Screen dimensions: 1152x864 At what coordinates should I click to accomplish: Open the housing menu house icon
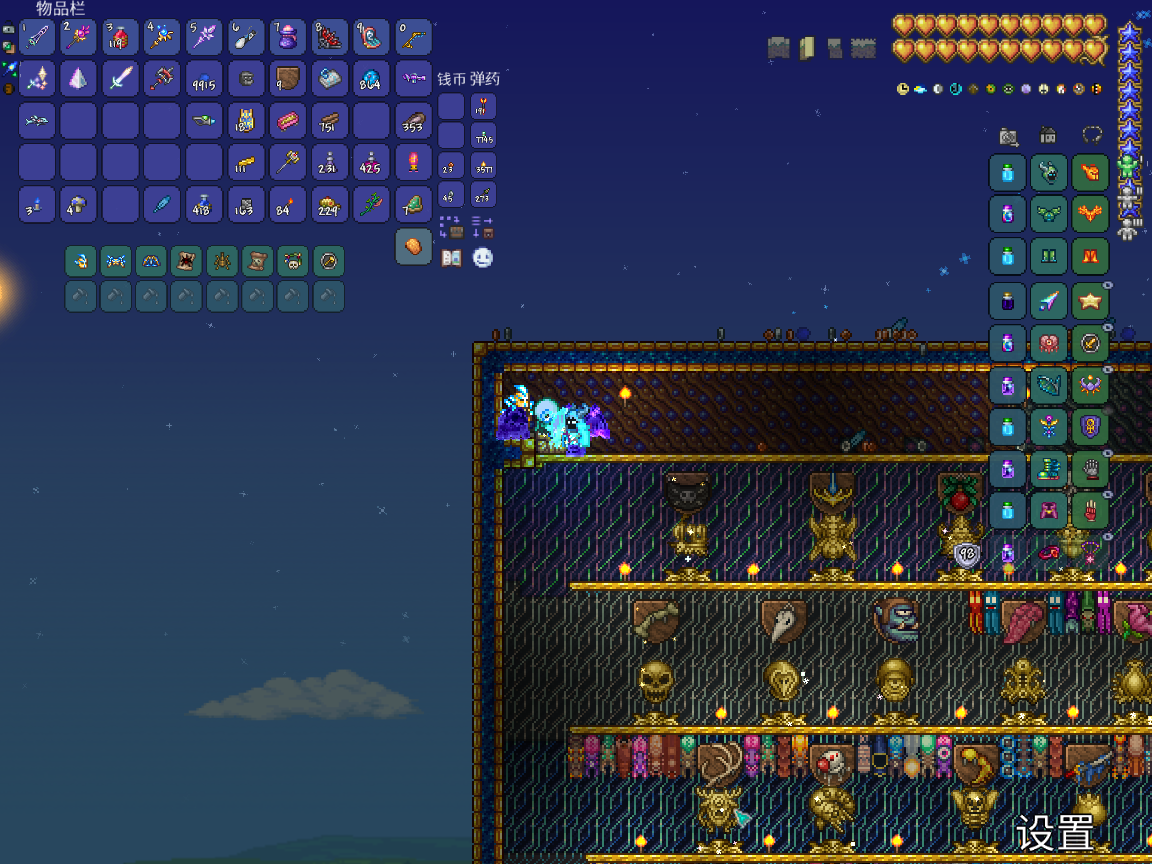tap(1049, 136)
